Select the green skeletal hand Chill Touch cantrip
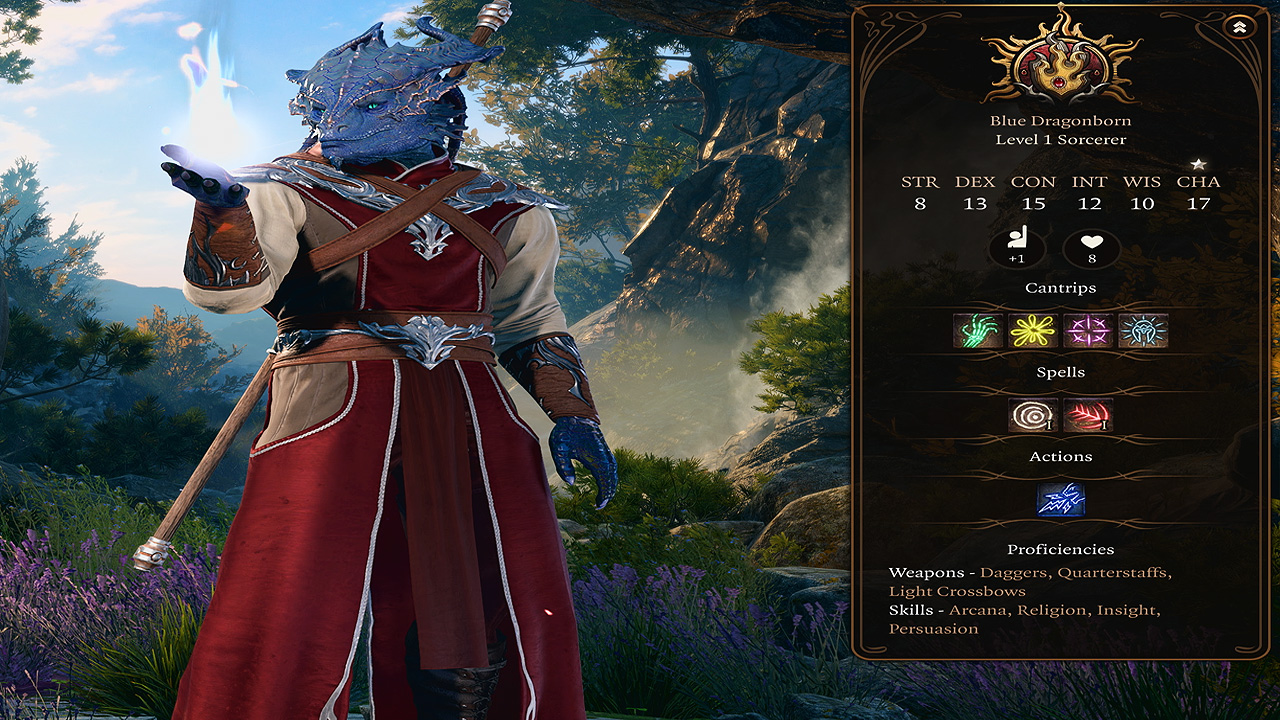 [977, 330]
